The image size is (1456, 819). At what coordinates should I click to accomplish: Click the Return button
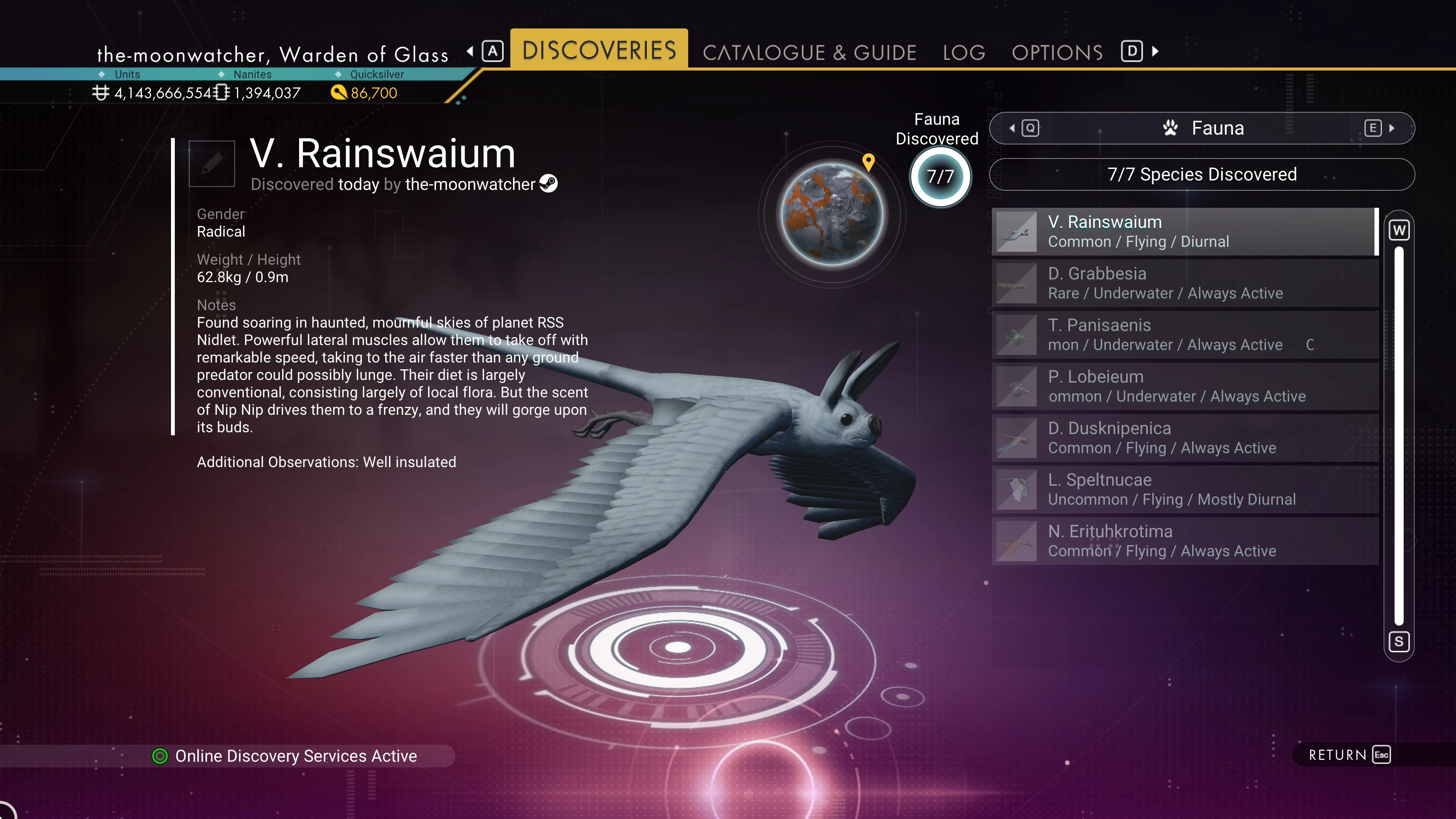[x=1349, y=755]
